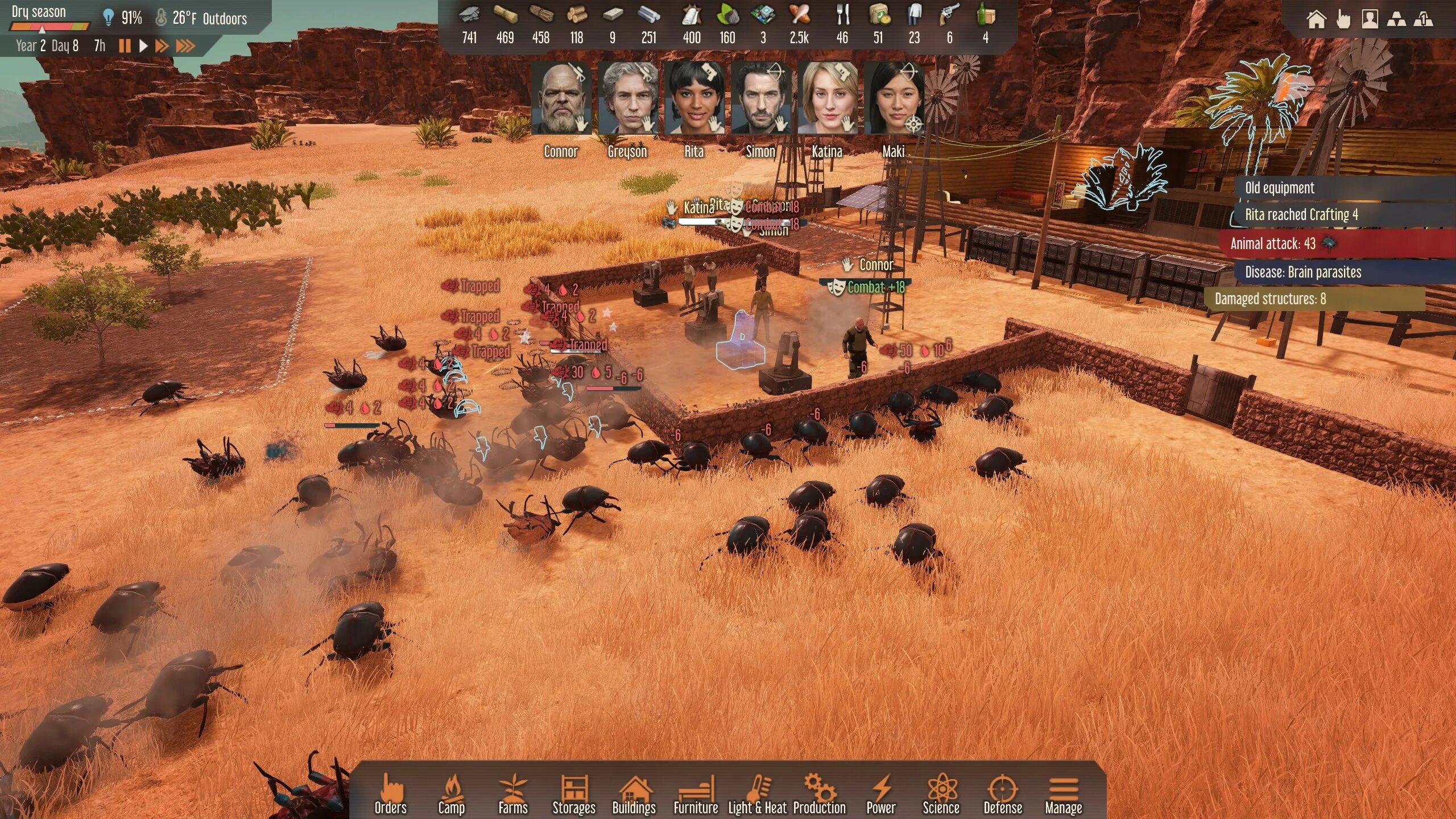Open the Defense category
This screenshot has height=819, width=1456.
[1003, 795]
